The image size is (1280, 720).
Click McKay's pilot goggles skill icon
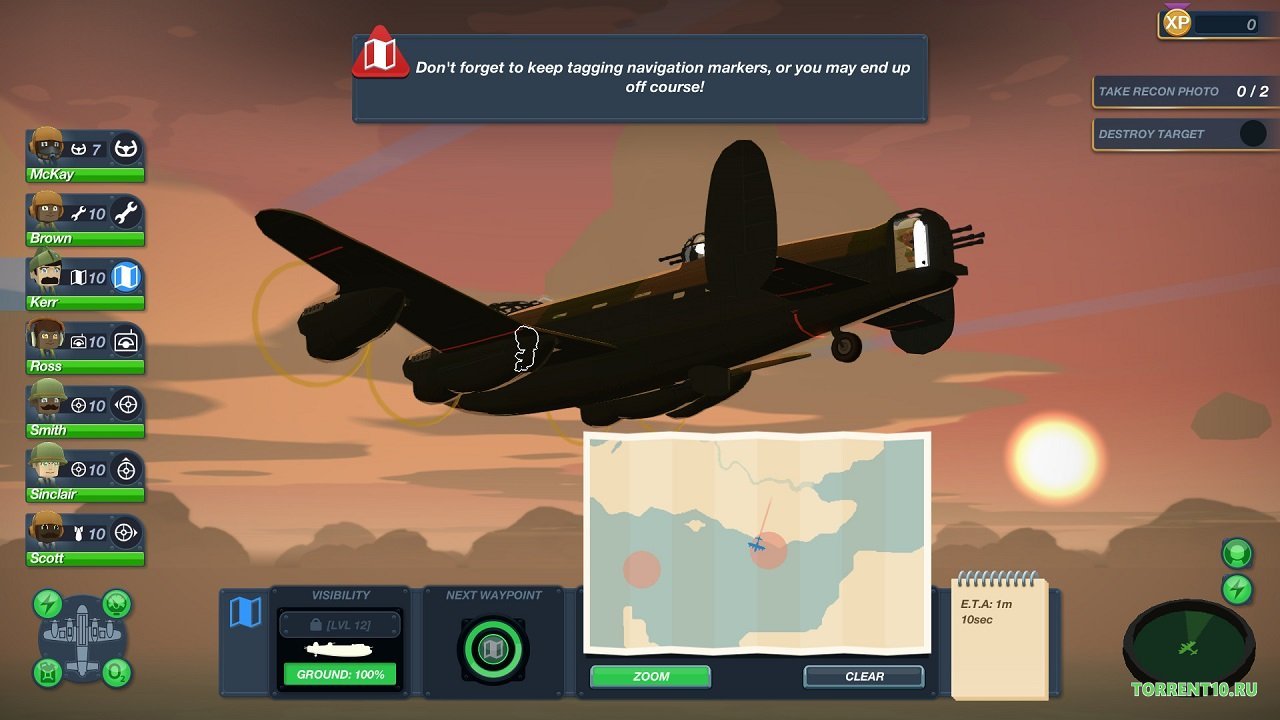click(x=125, y=148)
